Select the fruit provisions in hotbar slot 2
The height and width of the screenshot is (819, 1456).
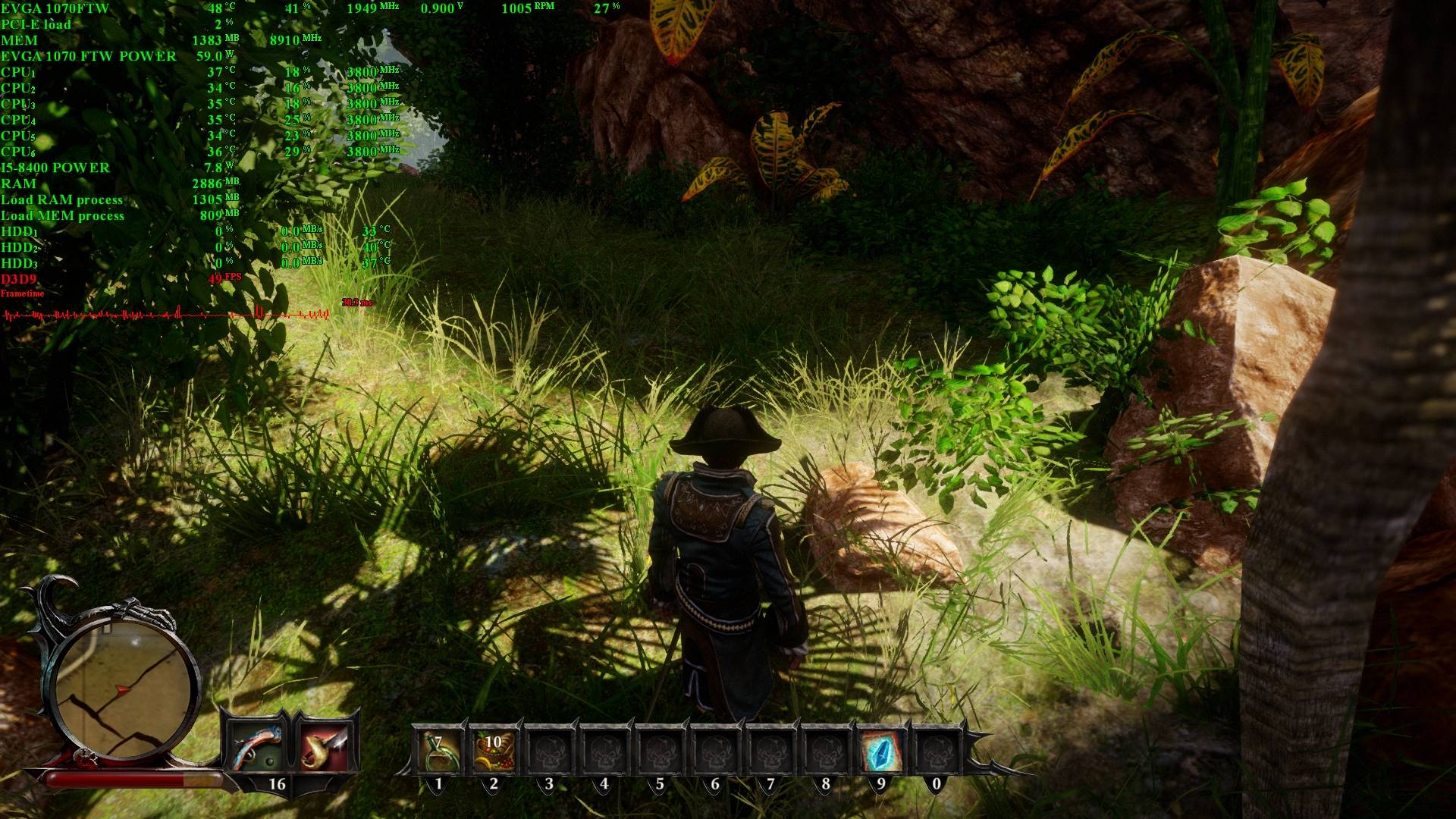tap(494, 751)
